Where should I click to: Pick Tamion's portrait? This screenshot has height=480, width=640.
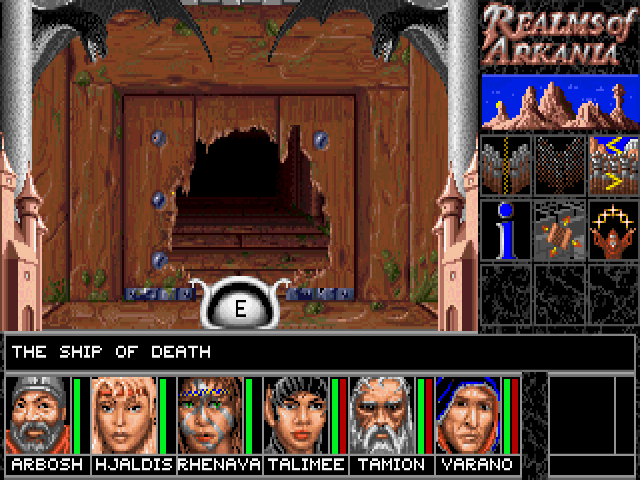(382, 416)
